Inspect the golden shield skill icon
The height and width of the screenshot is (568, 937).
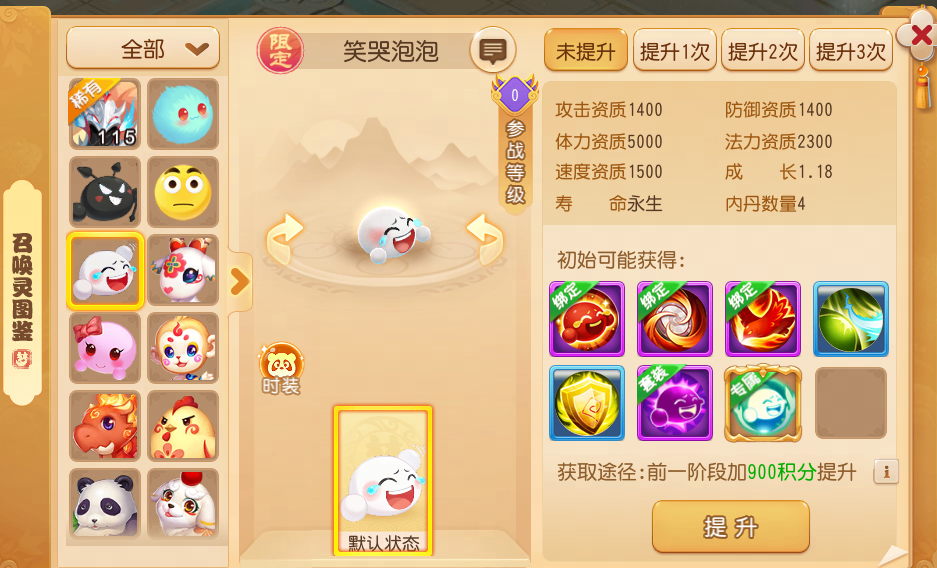[x=586, y=403]
